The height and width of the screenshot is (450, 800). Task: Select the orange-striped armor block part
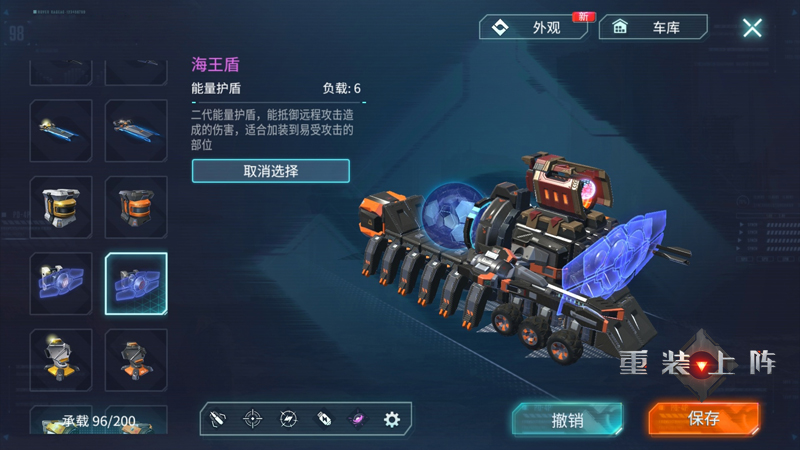136,207
